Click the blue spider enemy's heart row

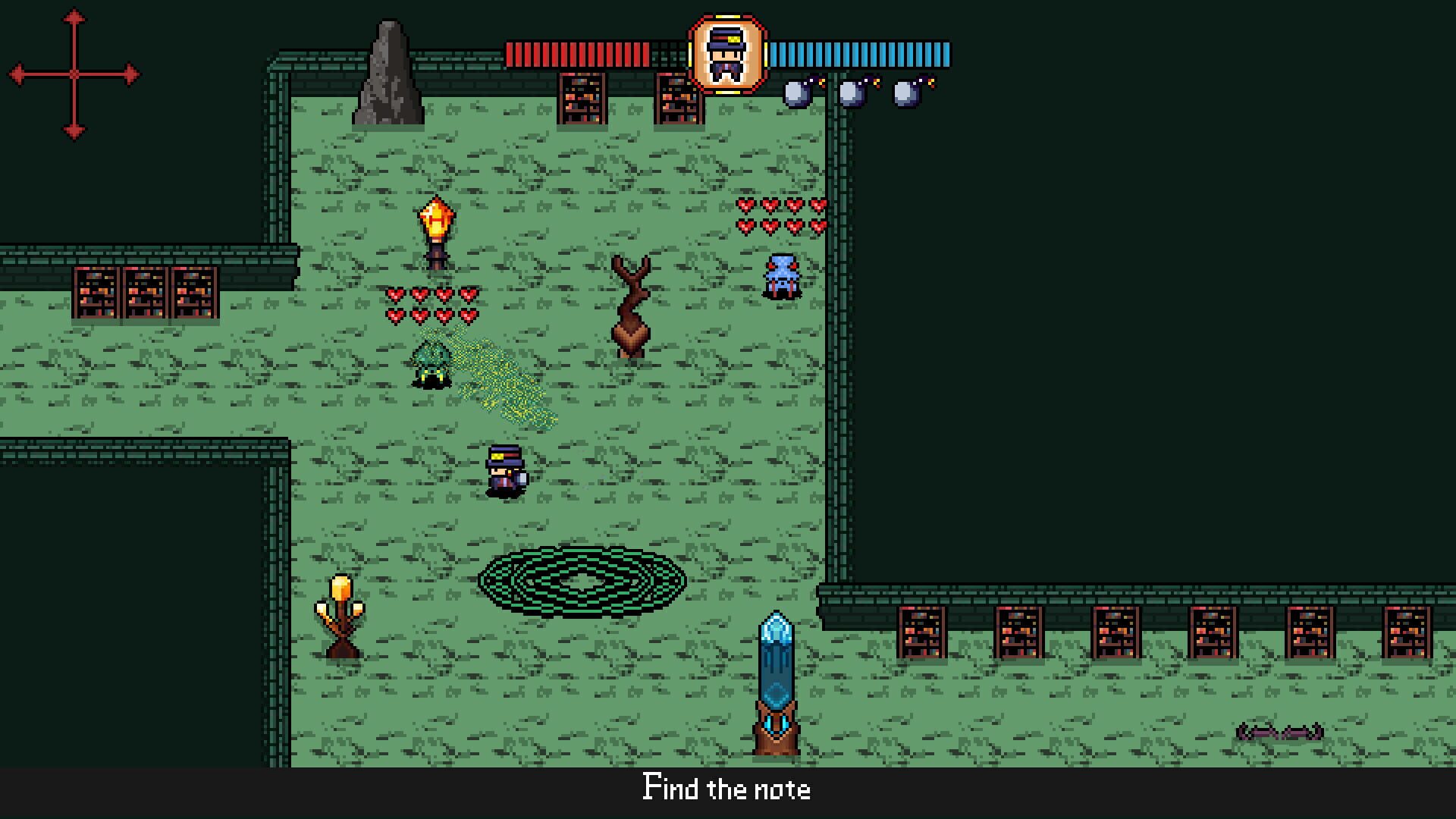[x=781, y=218]
